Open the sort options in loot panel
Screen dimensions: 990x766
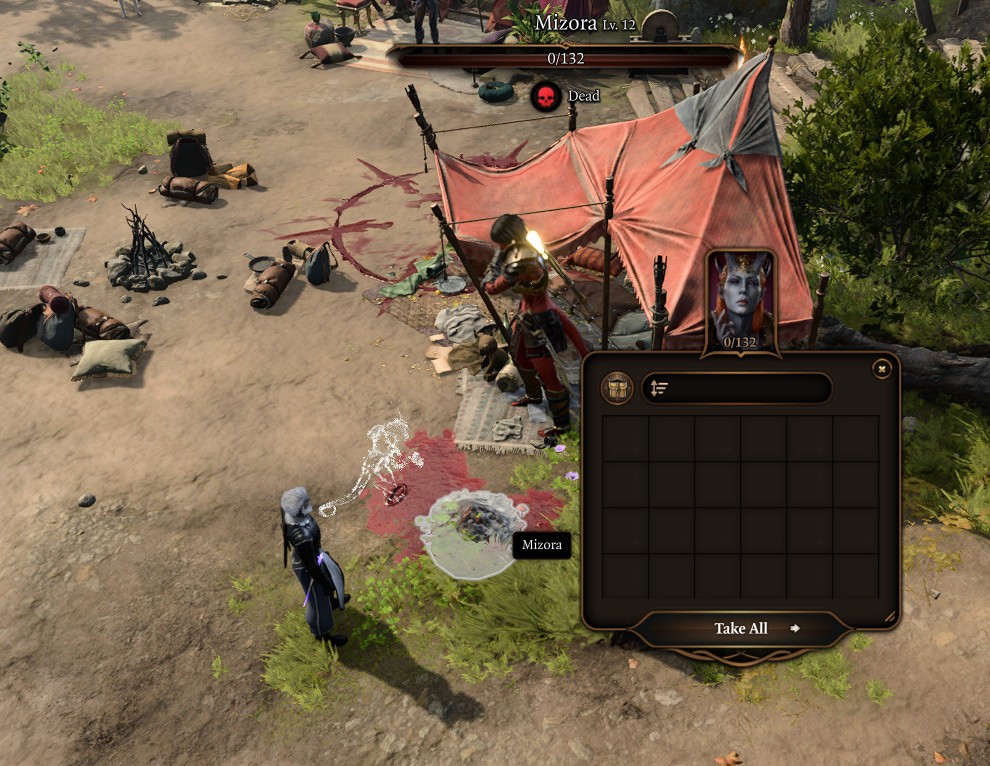point(659,388)
